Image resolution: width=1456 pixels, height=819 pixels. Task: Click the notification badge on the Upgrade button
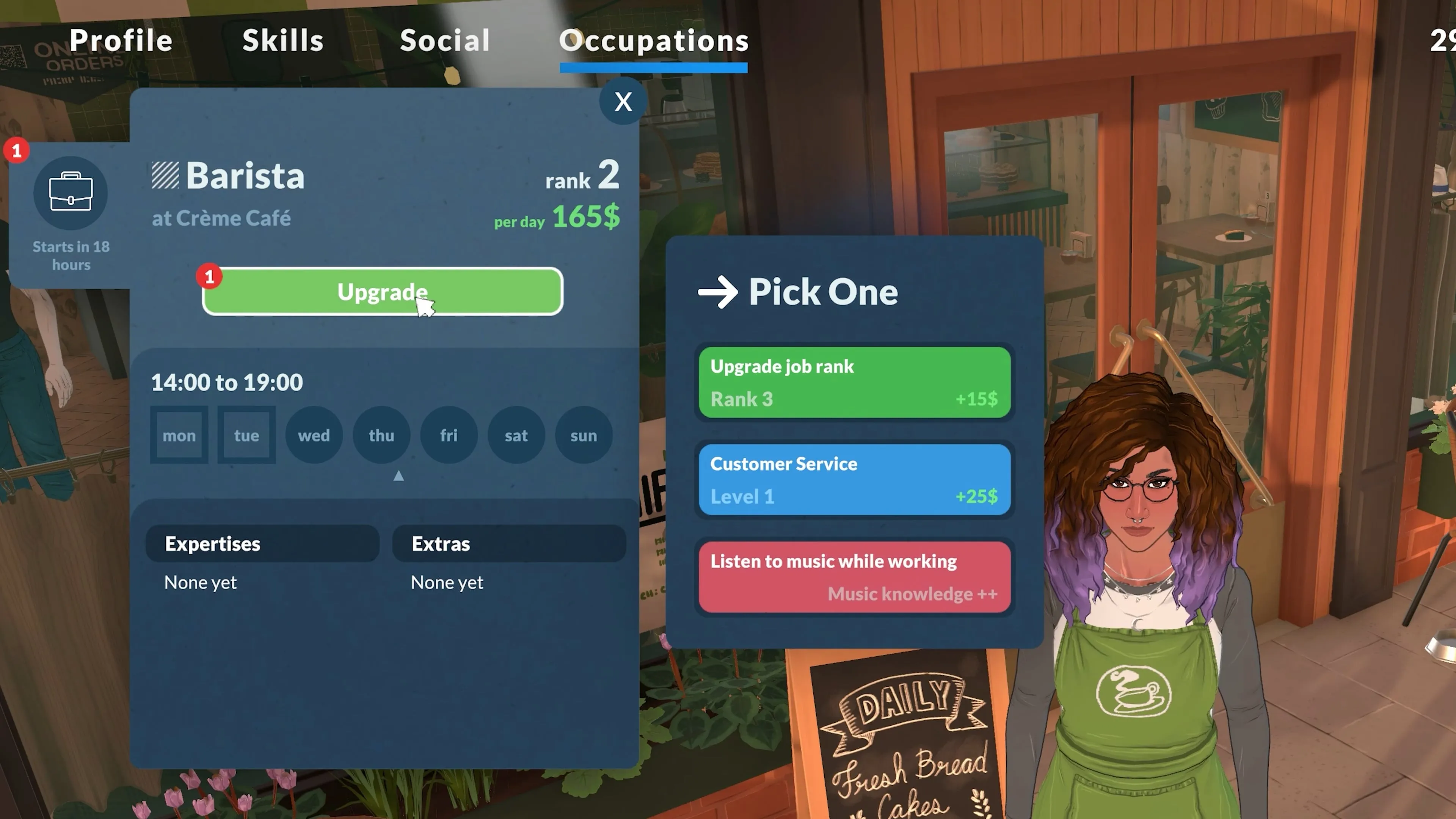pyautogui.click(x=210, y=277)
